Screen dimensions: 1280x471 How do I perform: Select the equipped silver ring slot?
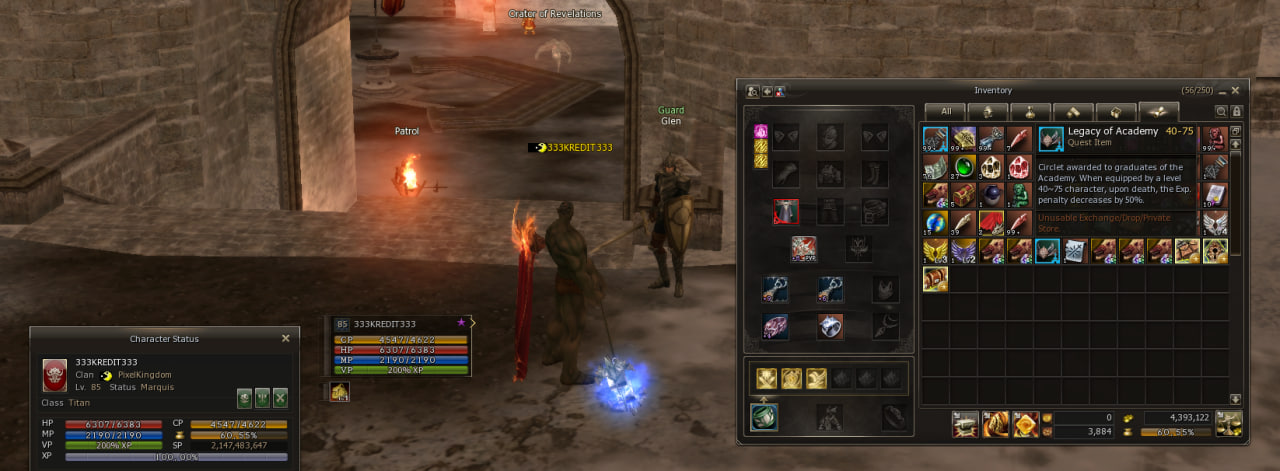click(x=830, y=326)
